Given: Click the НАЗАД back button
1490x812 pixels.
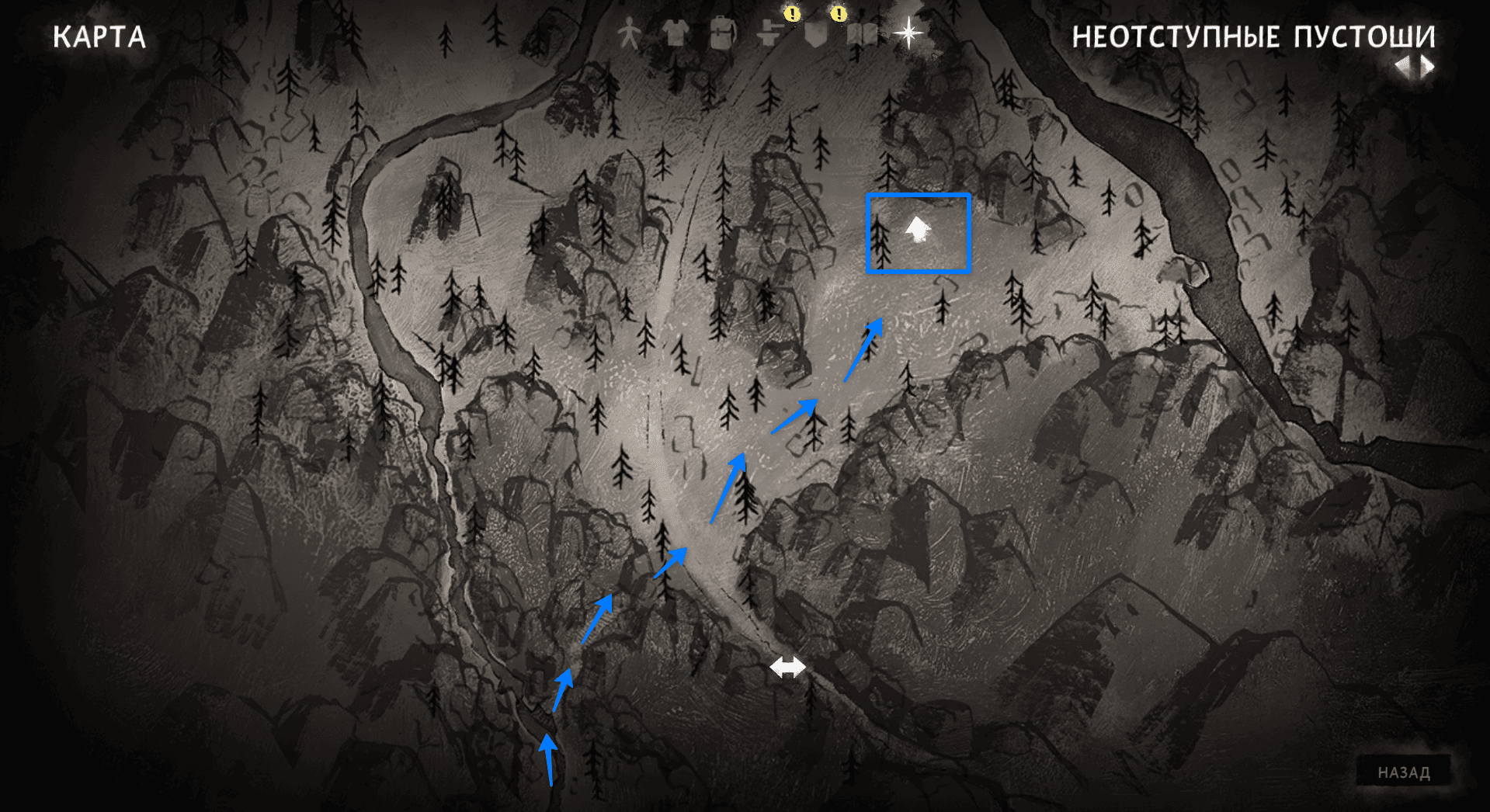Looking at the screenshot, I should point(1403,772).
